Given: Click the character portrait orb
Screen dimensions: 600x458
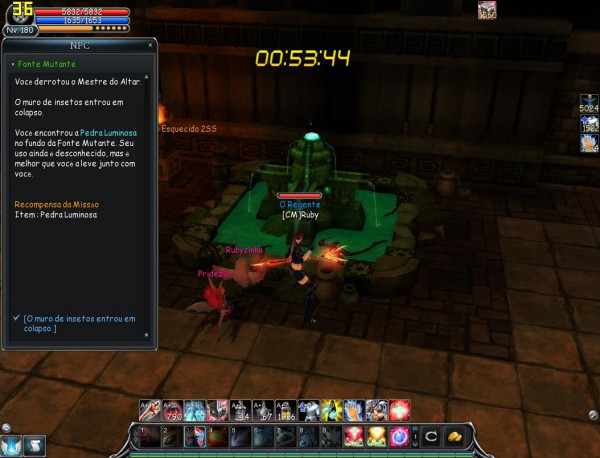Looking at the screenshot, I should click(18, 14).
